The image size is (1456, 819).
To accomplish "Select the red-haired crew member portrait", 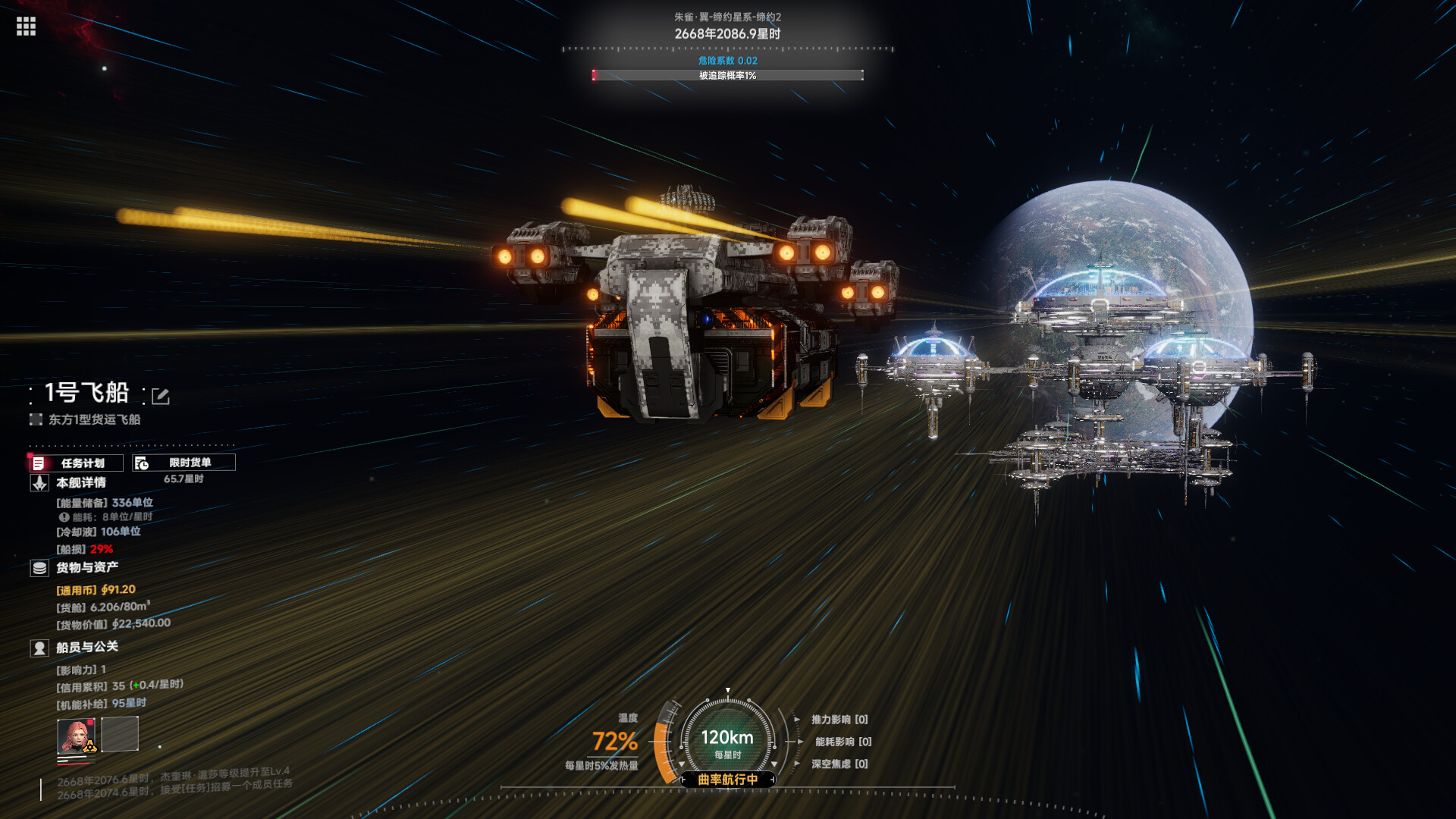I will pyautogui.click(x=76, y=735).
